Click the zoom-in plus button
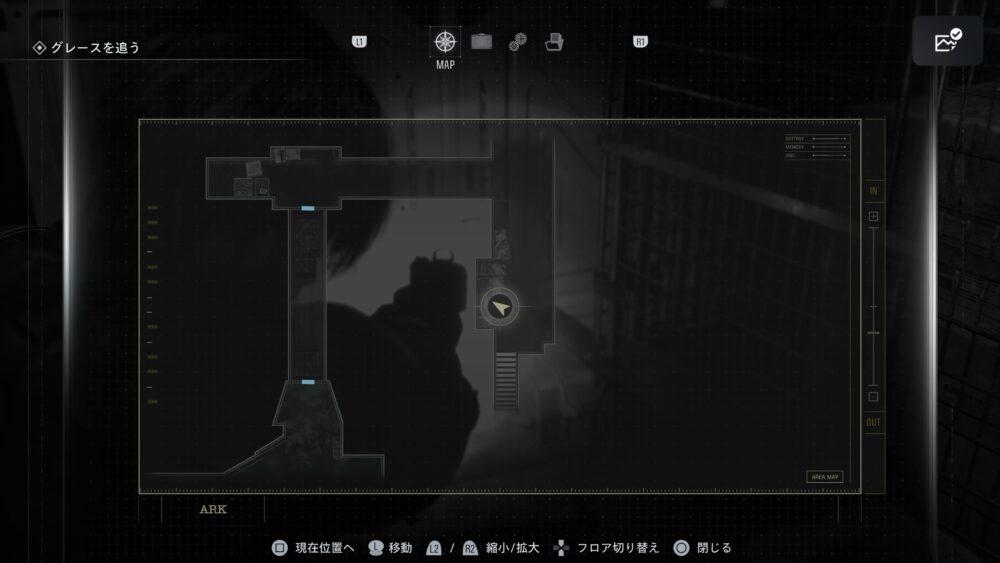The height and width of the screenshot is (563, 1000). click(x=873, y=216)
